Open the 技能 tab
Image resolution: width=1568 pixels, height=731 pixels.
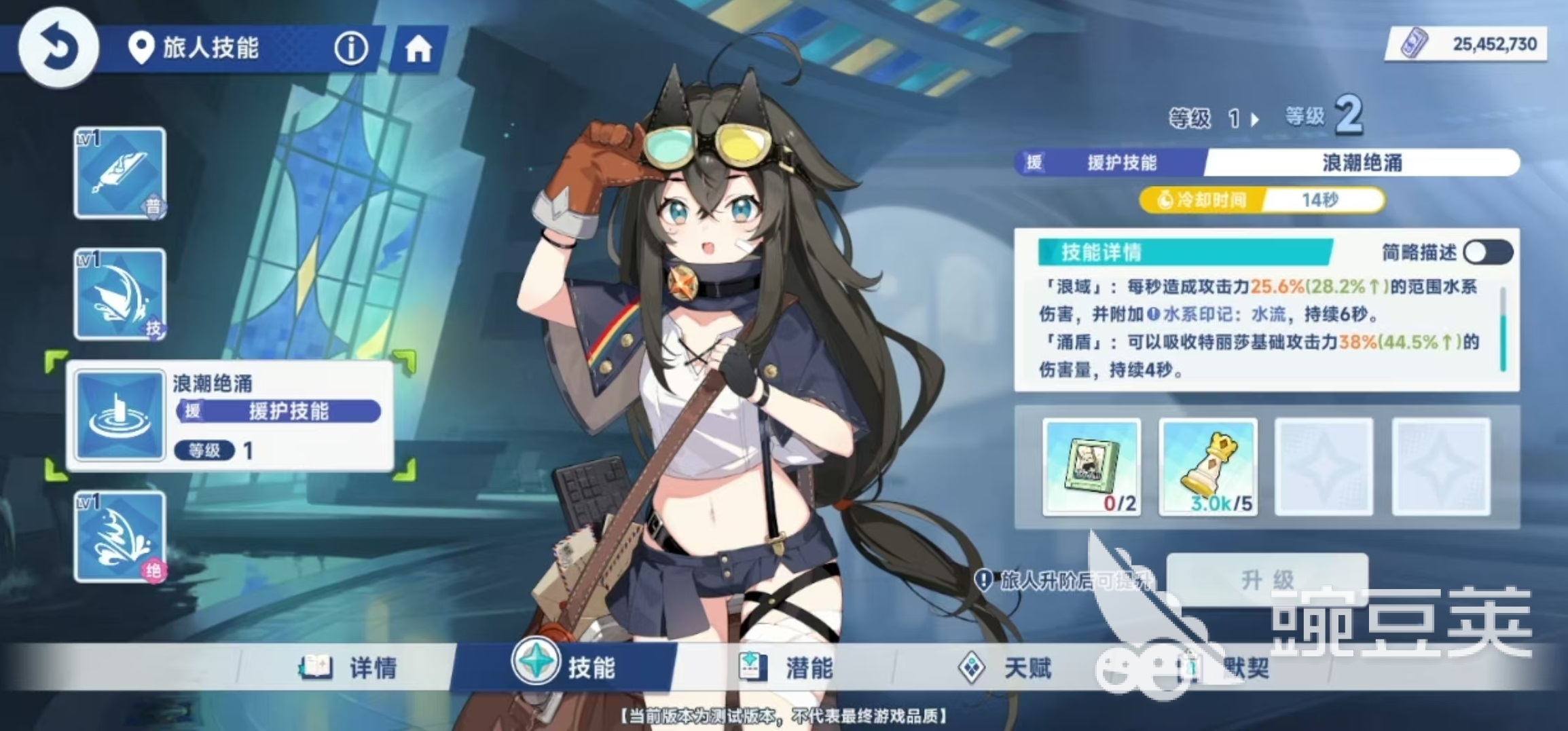(x=565, y=667)
